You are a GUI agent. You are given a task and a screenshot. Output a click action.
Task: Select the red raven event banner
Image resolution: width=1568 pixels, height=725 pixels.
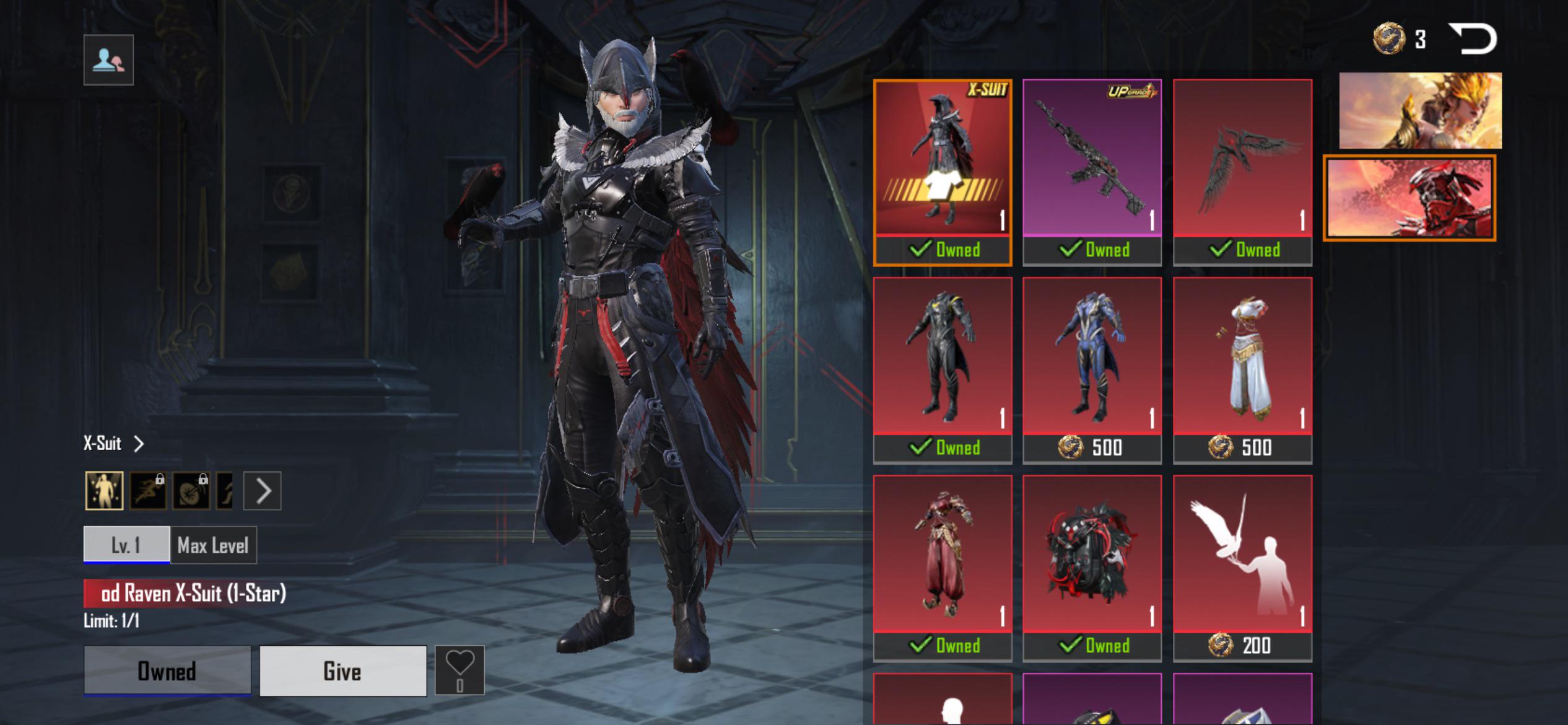pos(1409,198)
